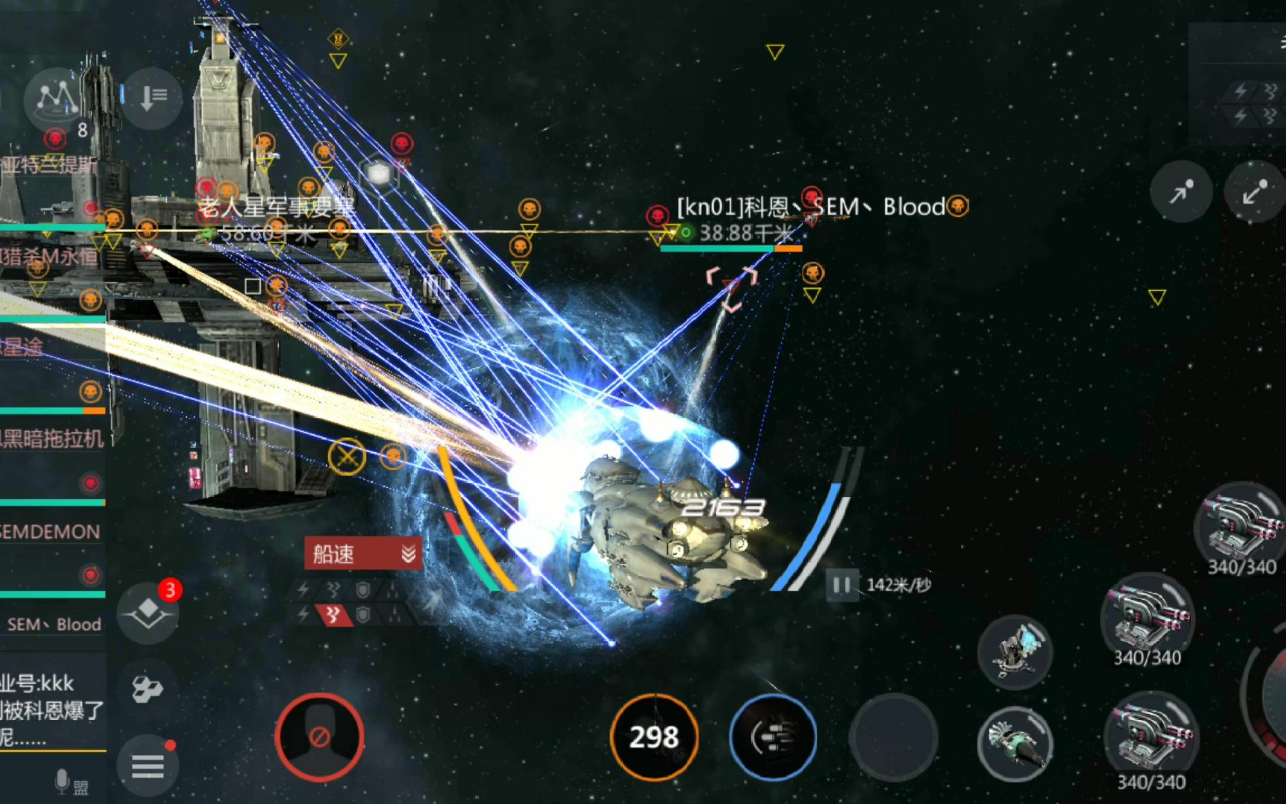
Task: Stop the ship with pause button
Action: click(842, 585)
